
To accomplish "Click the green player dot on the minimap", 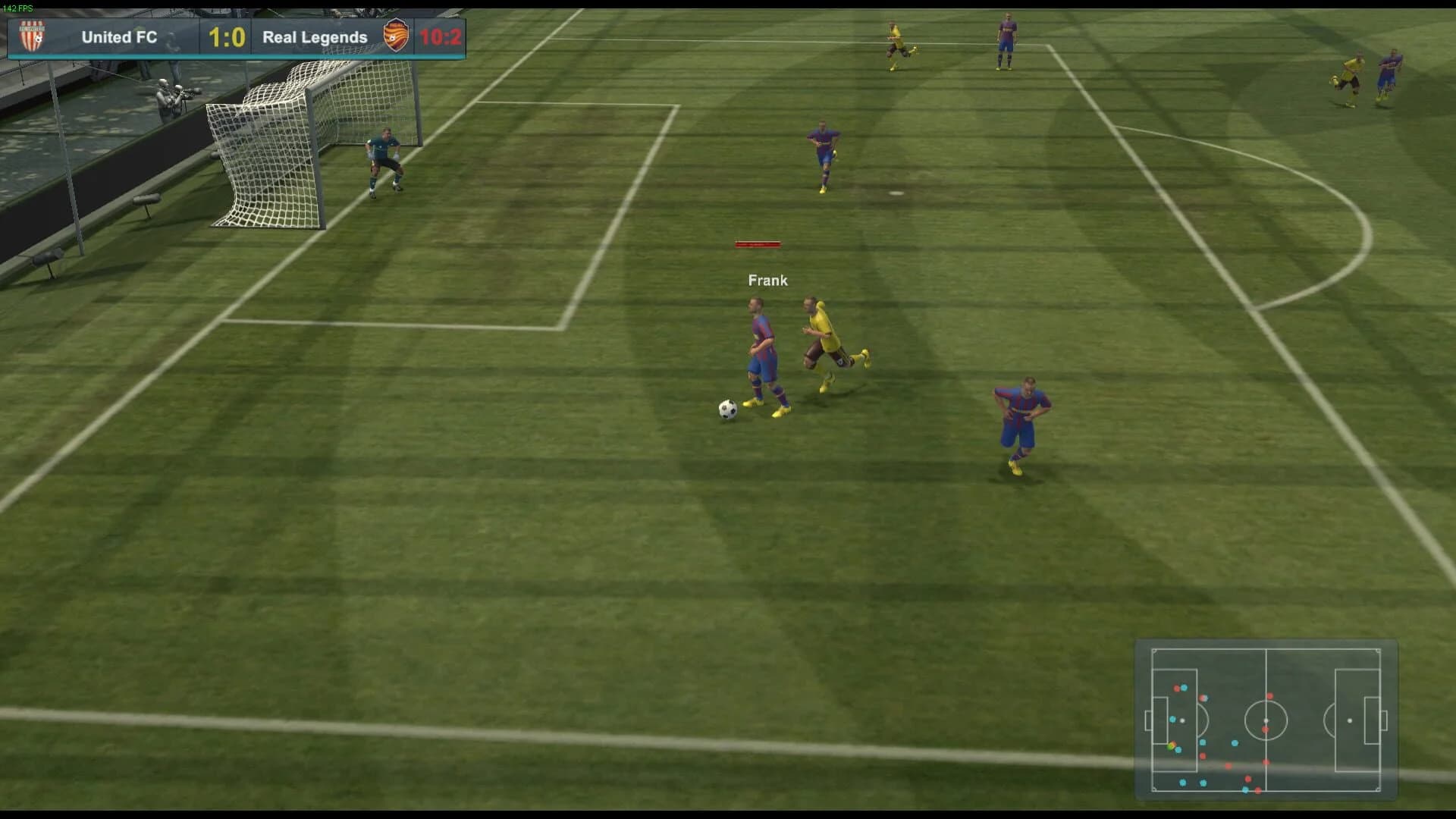I will click(1170, 747).
